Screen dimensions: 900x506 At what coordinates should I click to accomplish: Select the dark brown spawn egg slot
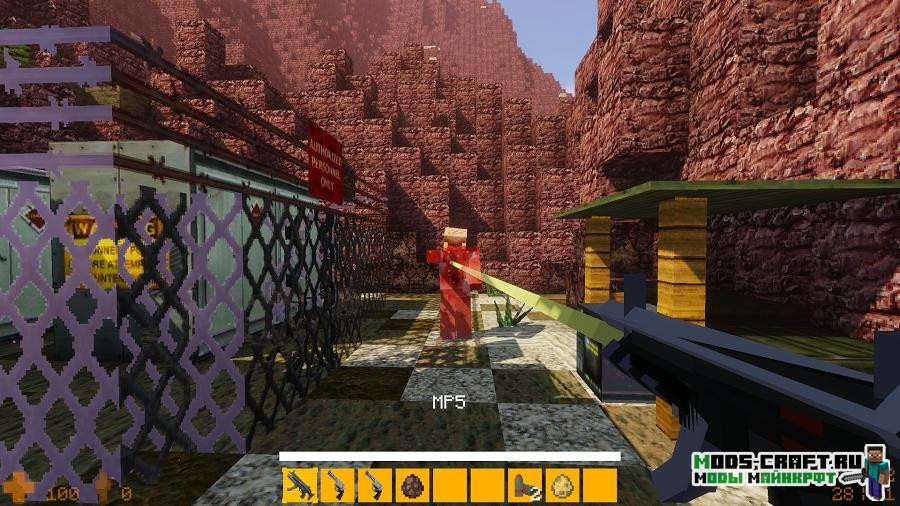pos(411,485)
